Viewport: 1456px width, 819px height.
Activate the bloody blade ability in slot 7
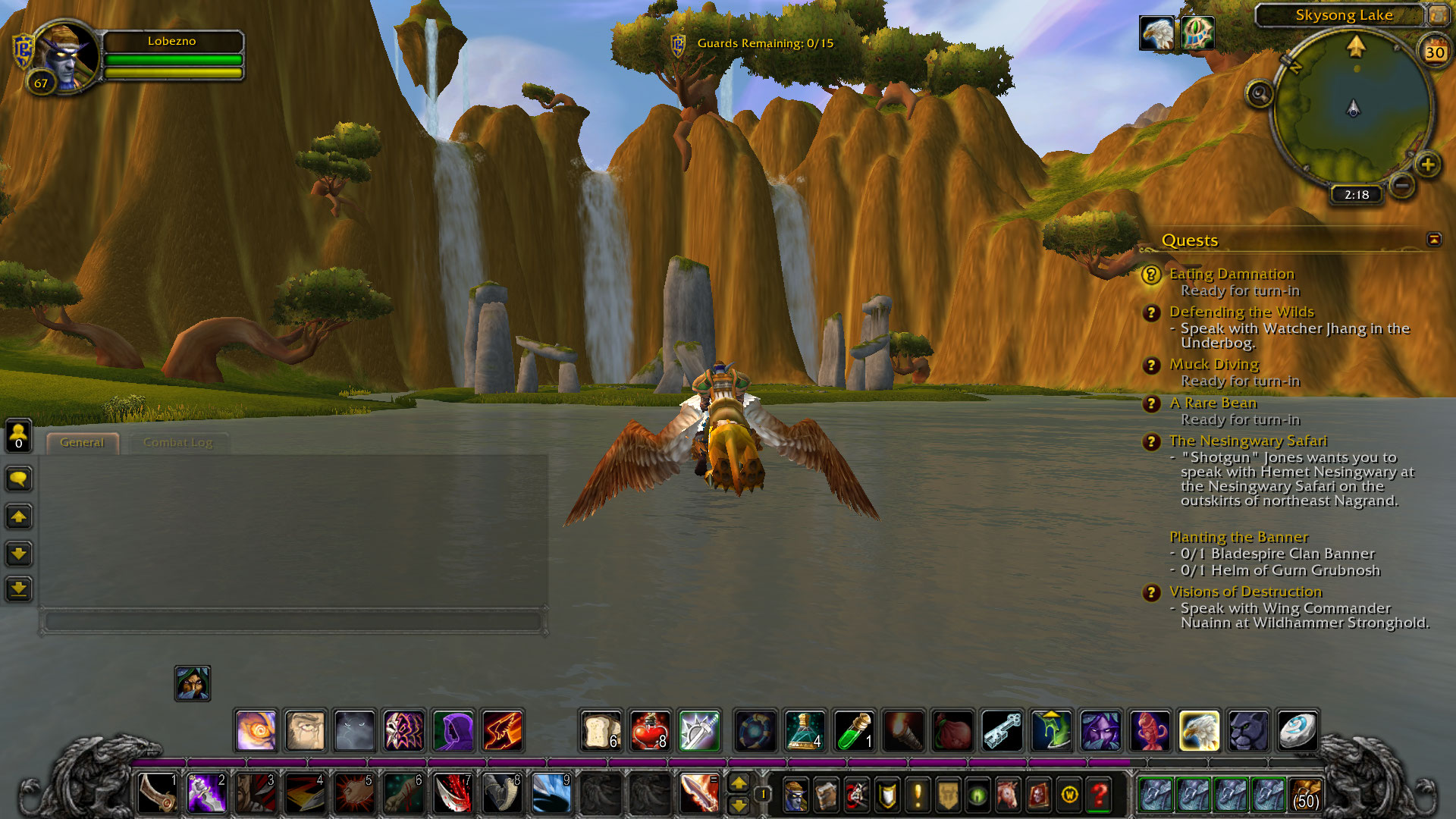(452, 793)
